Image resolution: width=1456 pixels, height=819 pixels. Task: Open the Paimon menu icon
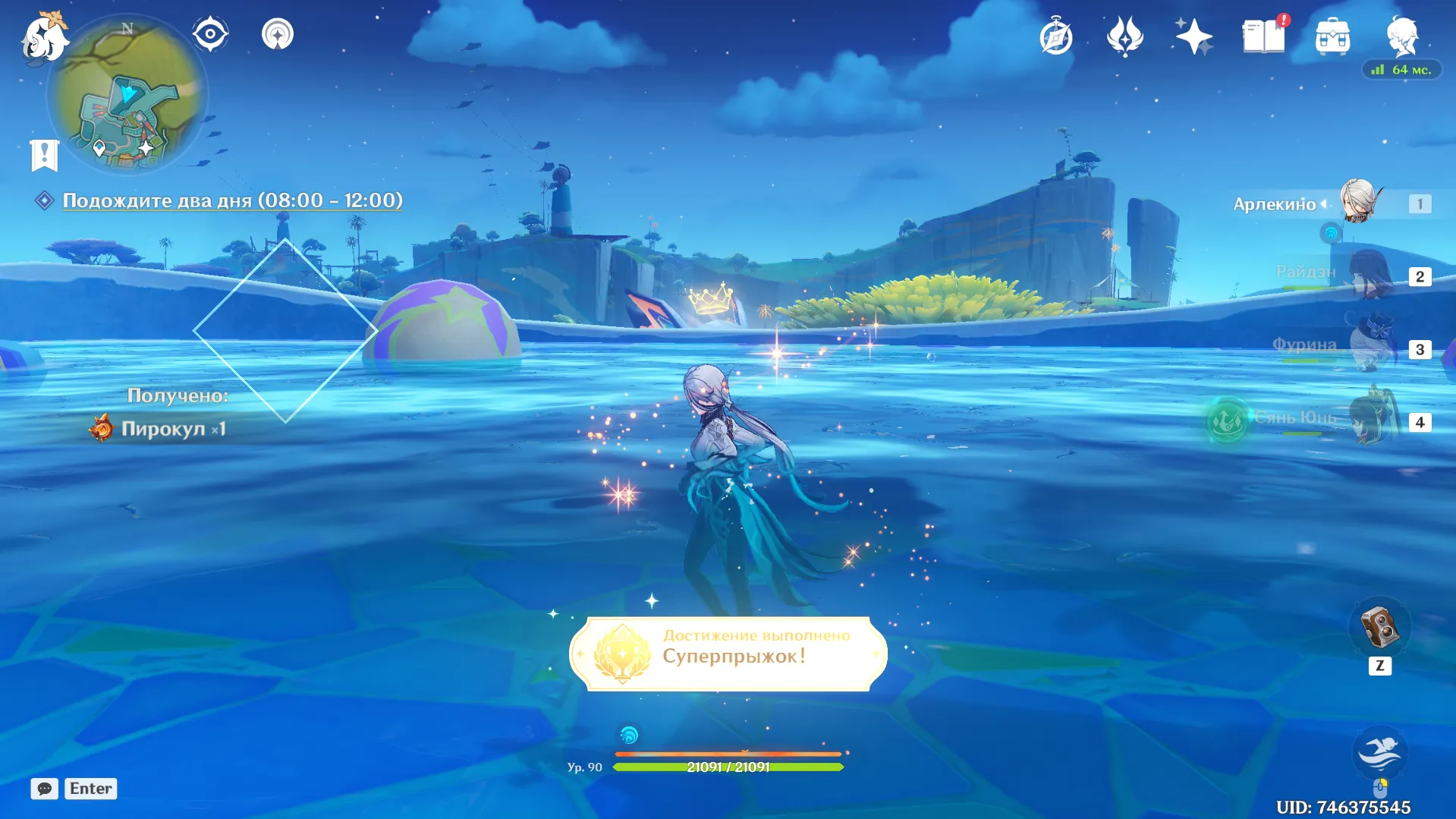coord(44,36)
